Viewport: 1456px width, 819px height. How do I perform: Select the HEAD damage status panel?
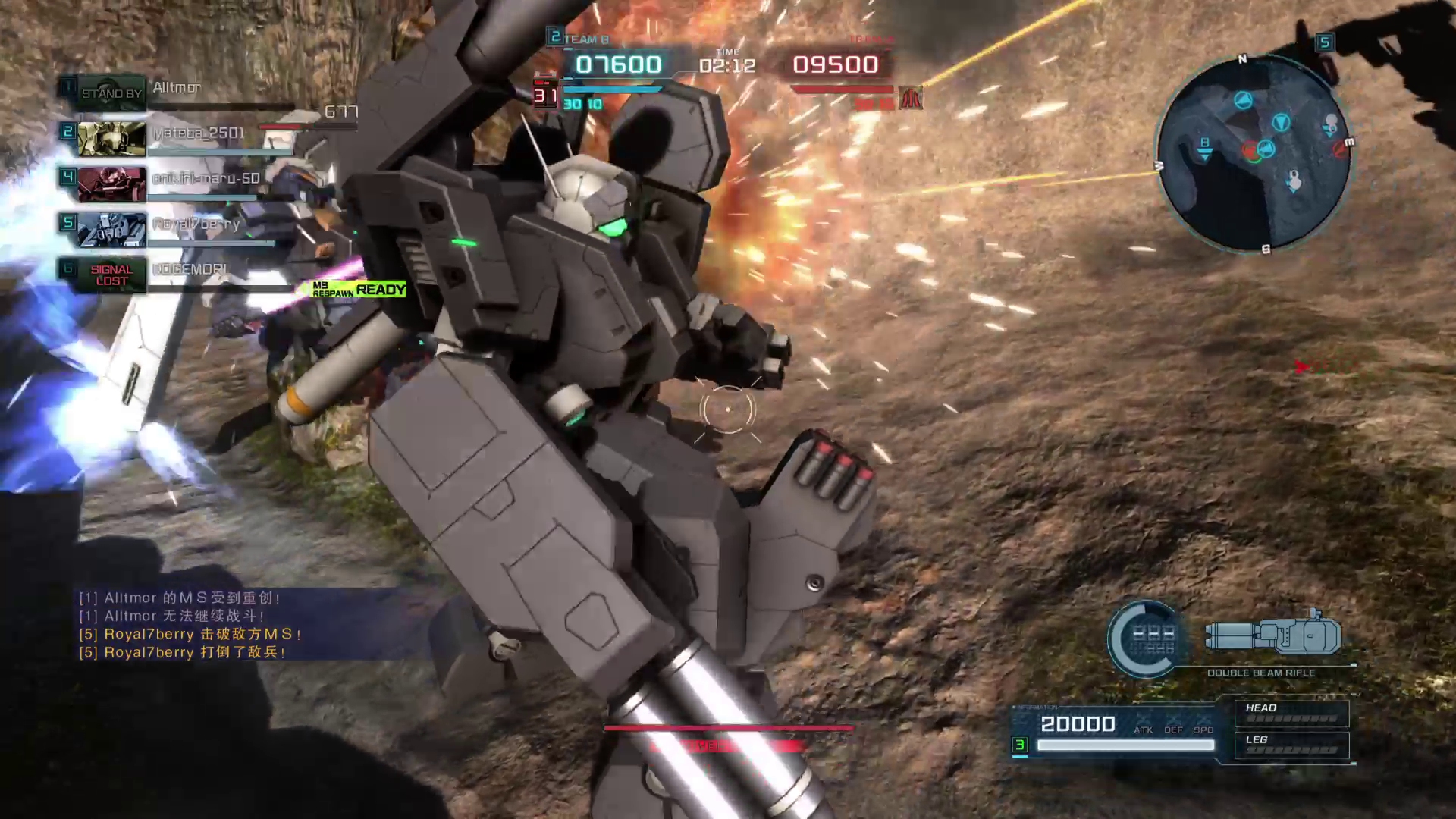click(x=1291, y=713)
